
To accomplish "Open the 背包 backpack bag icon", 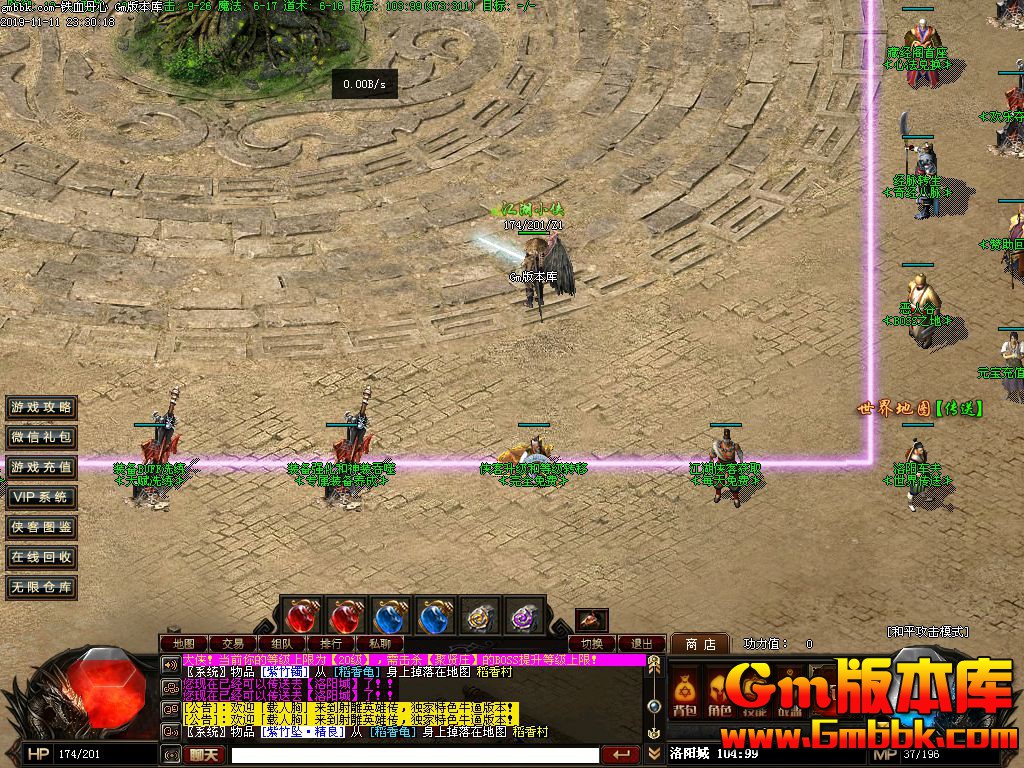I will click(x=685, y=692).
